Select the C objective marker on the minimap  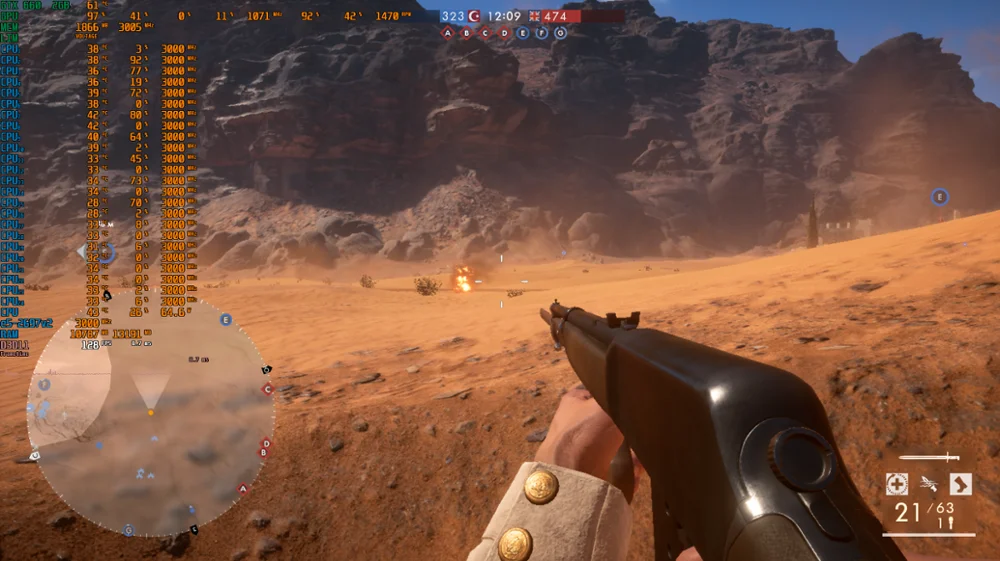click(267, 389)
